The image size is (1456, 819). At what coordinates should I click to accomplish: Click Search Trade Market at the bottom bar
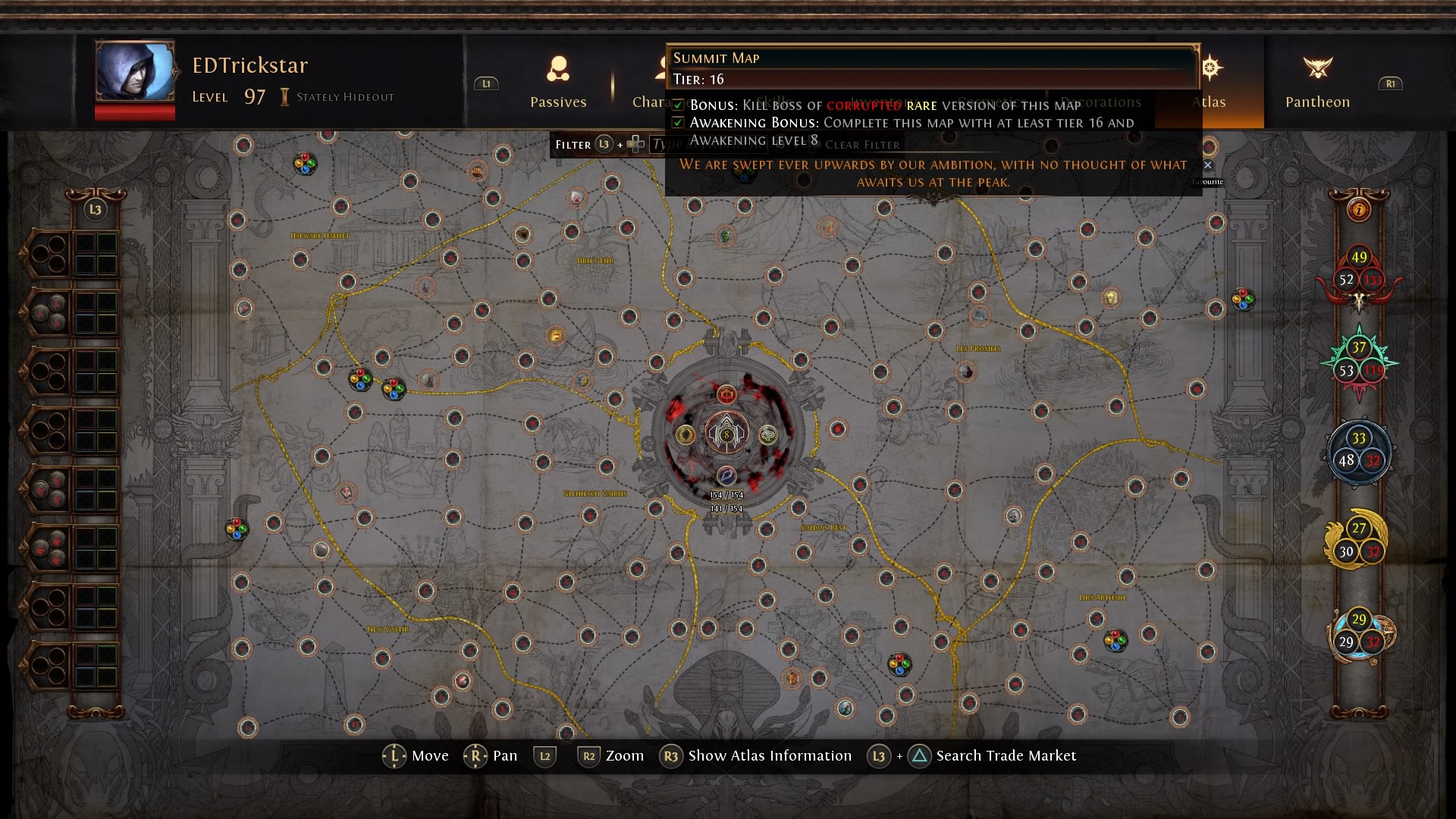(x=1006, y=755)
